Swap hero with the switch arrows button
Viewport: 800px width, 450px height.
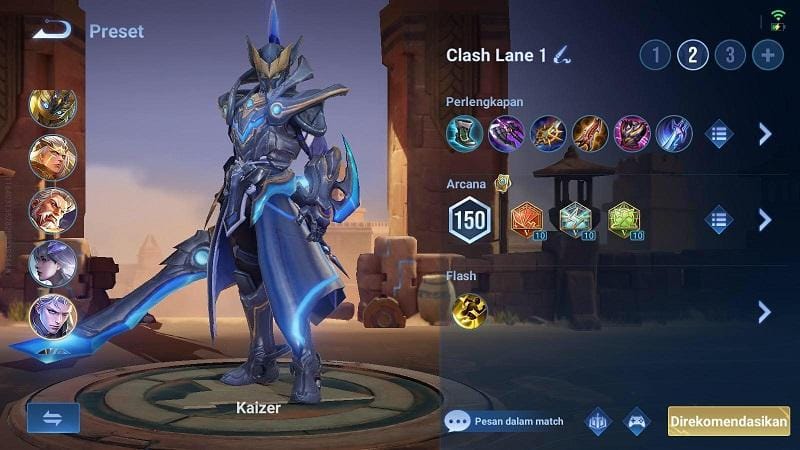pos(53,418)
